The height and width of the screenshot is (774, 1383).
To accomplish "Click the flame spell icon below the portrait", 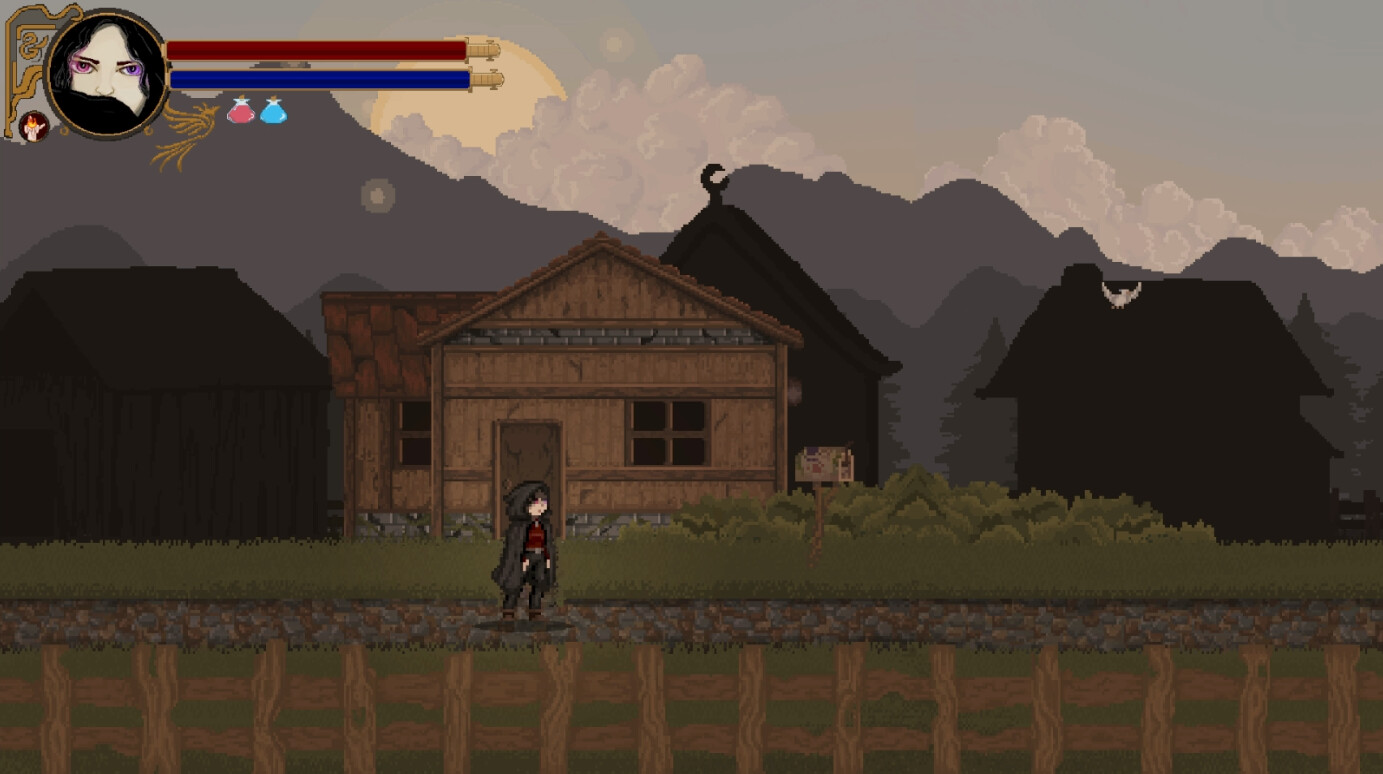I will (x=32, y=124).
